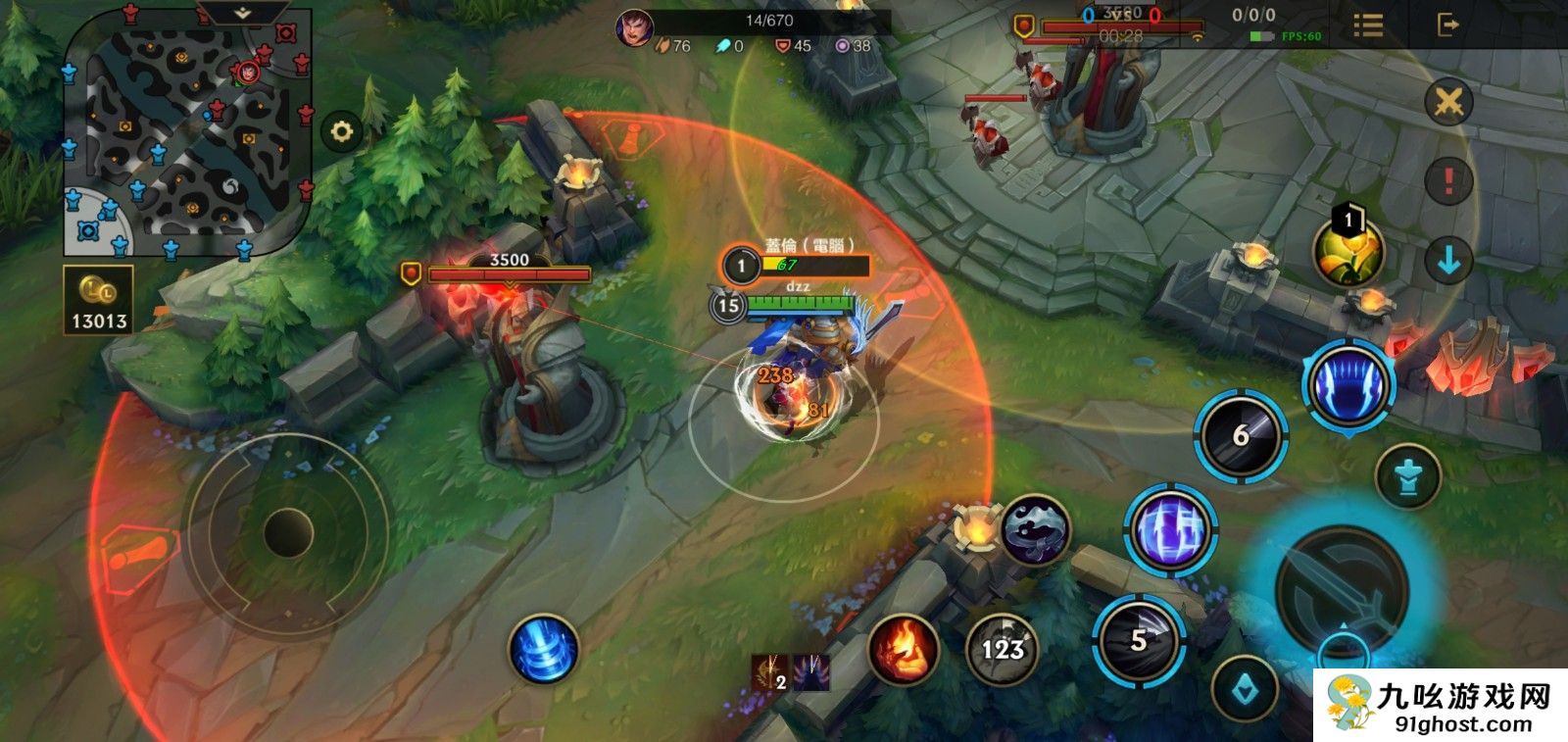Send the blue down-arrow ping
The image size is (1568, 742).
[1448, 261]
